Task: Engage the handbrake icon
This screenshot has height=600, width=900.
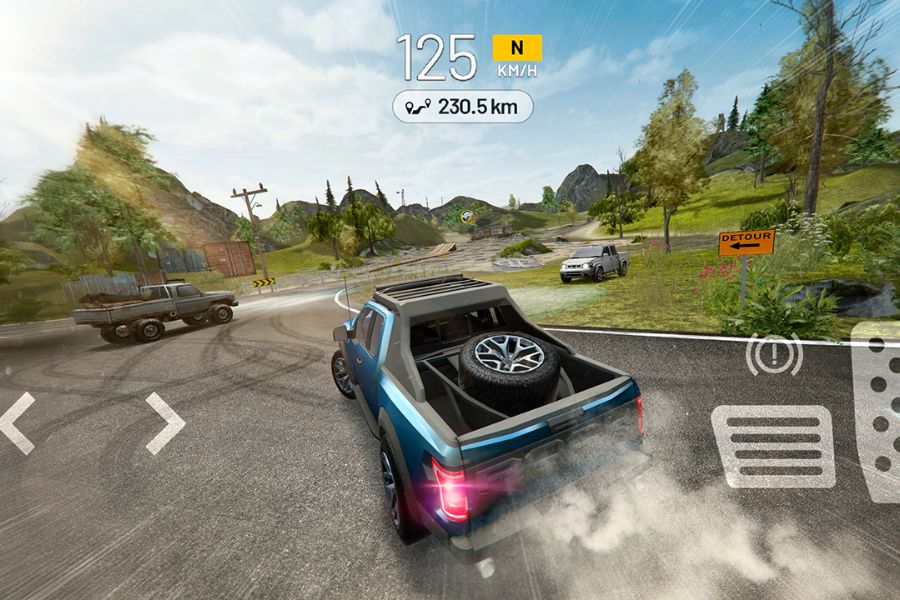Action: tap(774, 355)
